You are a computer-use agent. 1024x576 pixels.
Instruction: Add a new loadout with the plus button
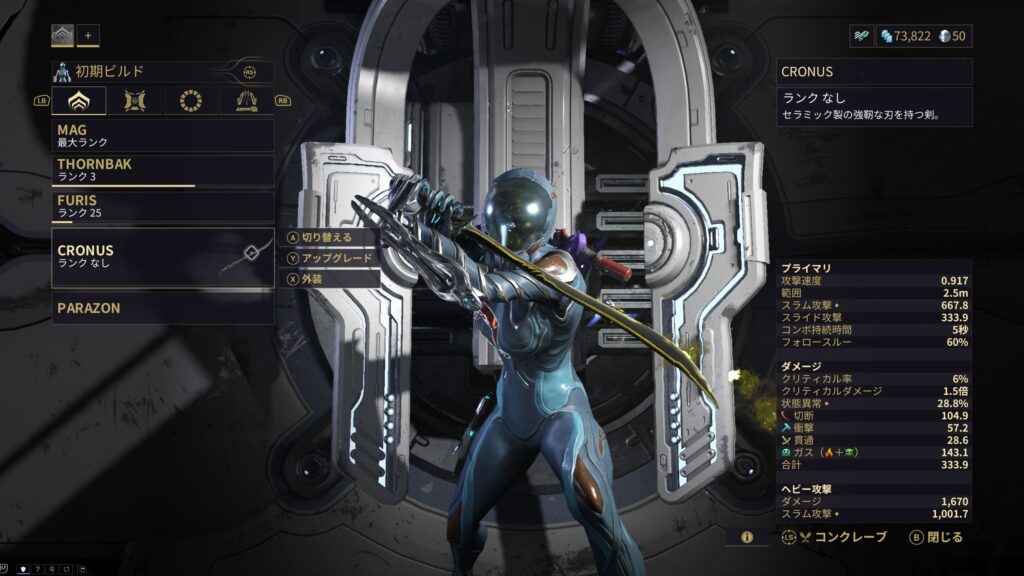tap(88, 36)
